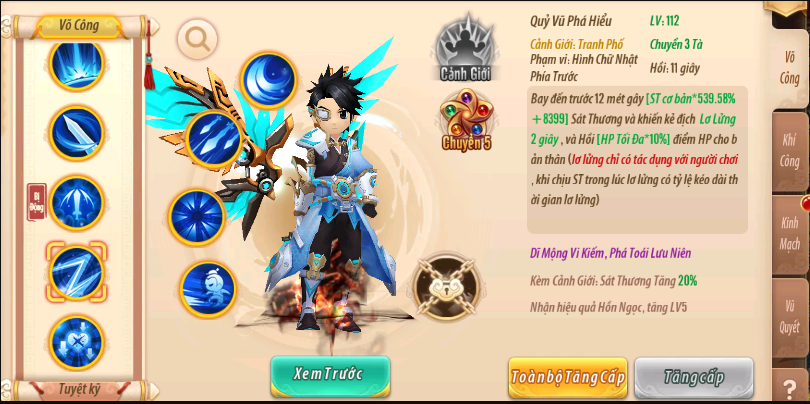The width and height of the screenshot is (810, 404).
Task: Select the Chuyển 5 gem emblem
Action: point(466,119)
